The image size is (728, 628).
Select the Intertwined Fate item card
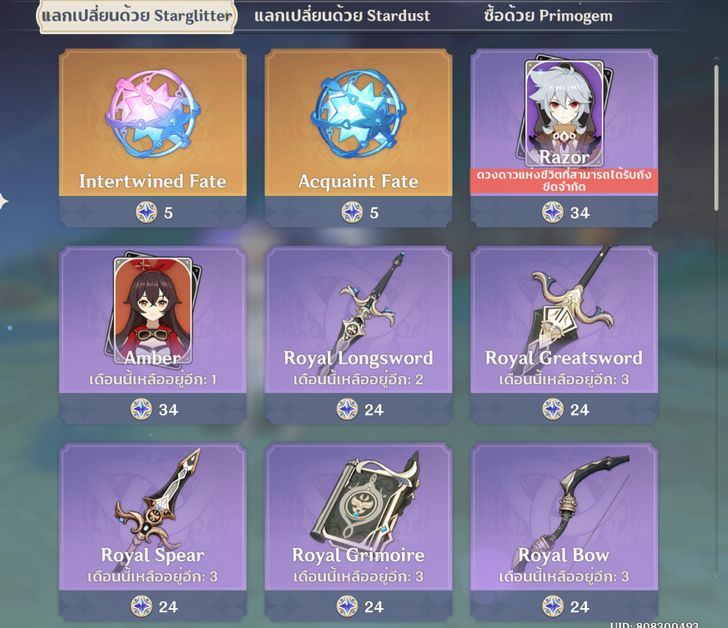click(x=152, y=137)
